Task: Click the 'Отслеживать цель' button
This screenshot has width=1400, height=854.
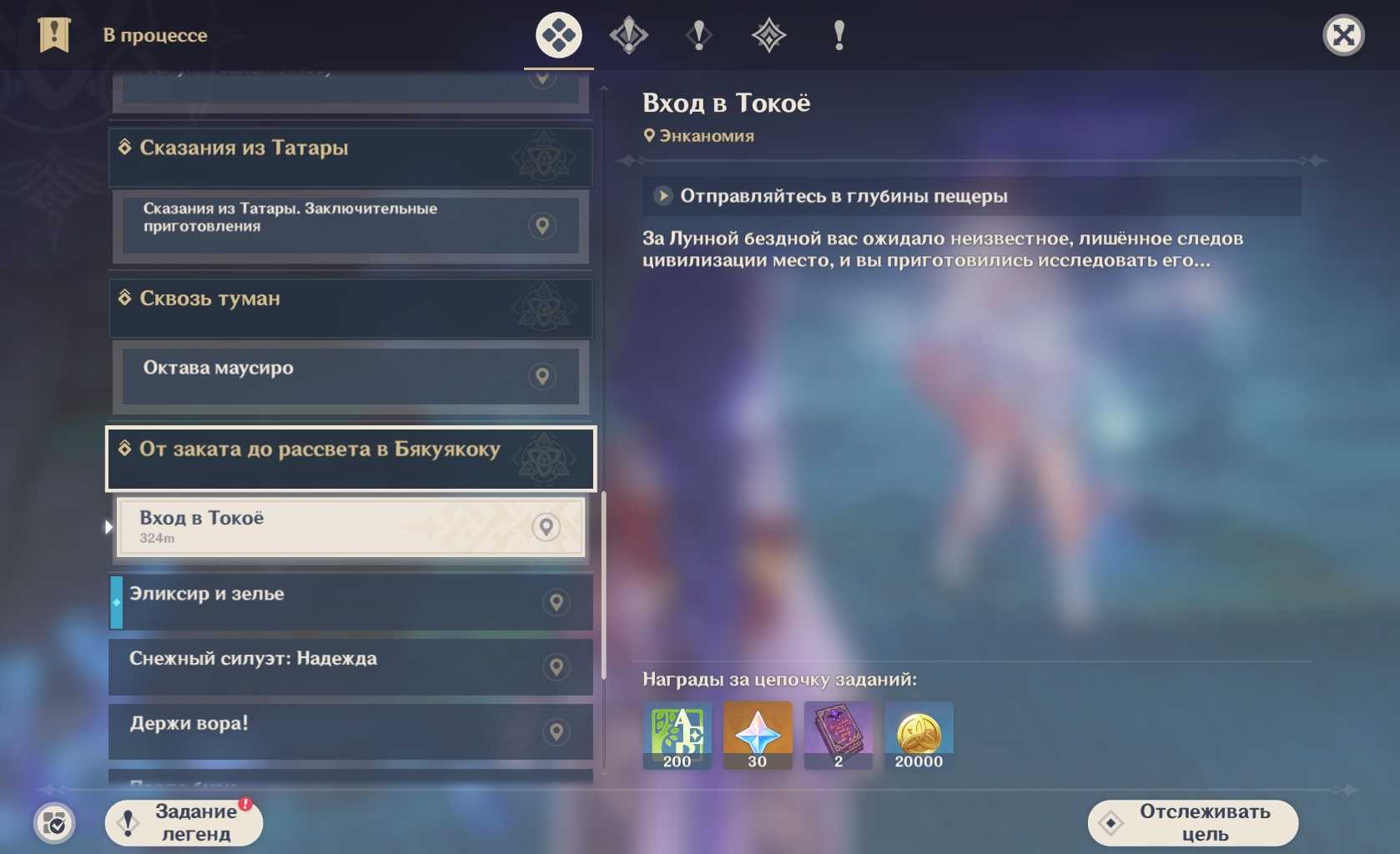Action: 1192,823
